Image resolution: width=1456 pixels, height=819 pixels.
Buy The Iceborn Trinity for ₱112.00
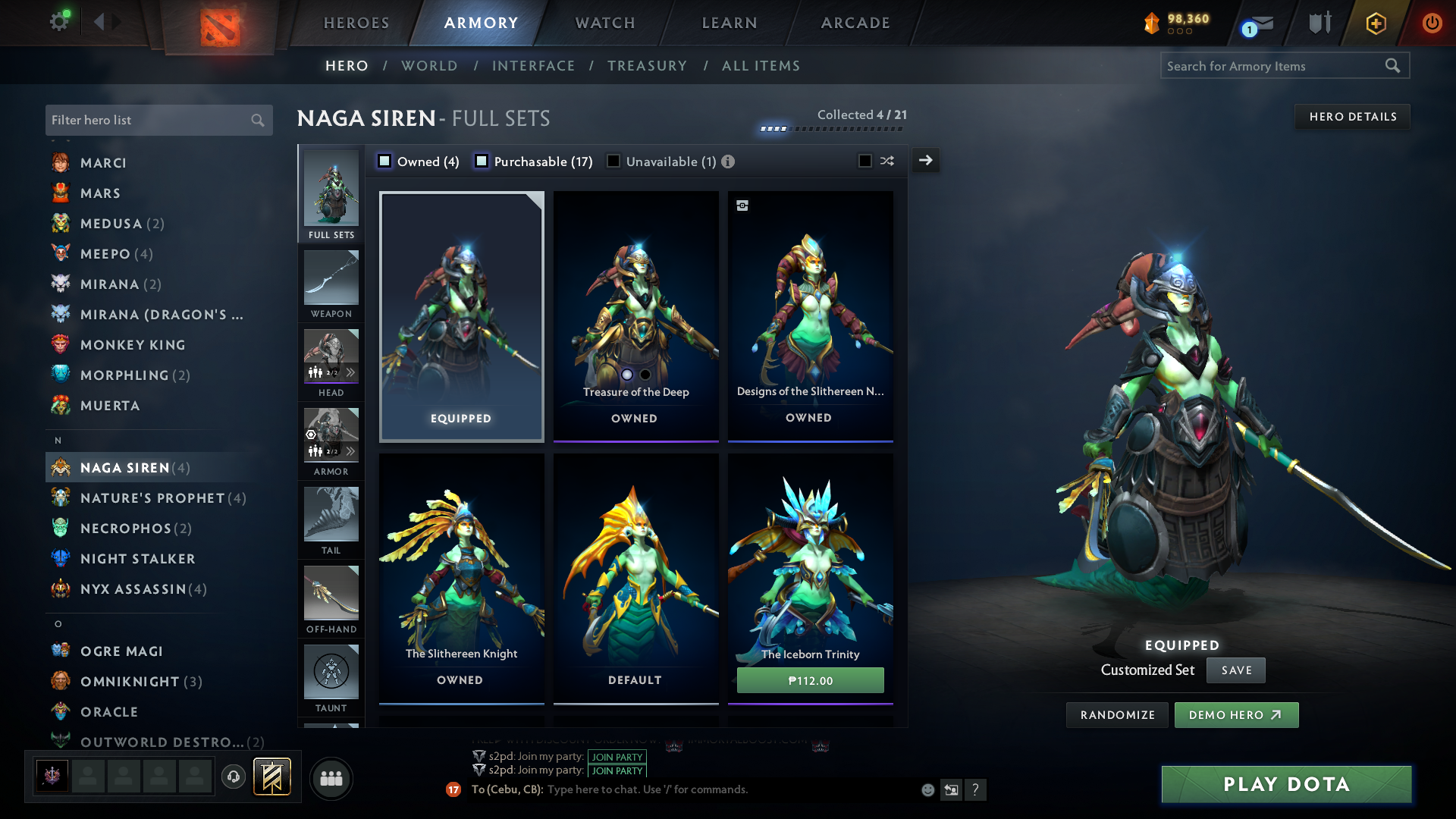click(x=810, y=680)
